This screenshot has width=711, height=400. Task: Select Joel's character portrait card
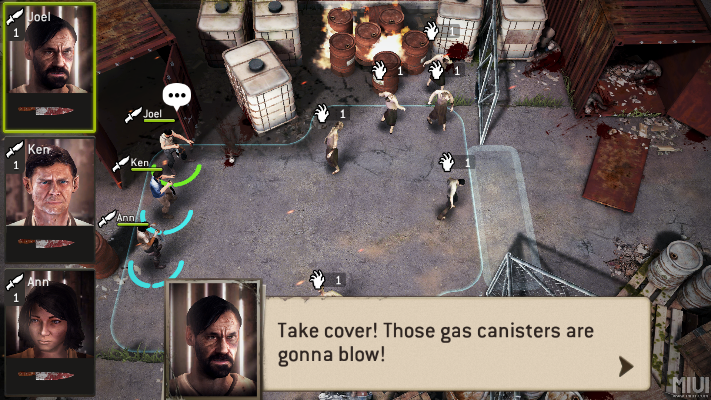point(50,67)
